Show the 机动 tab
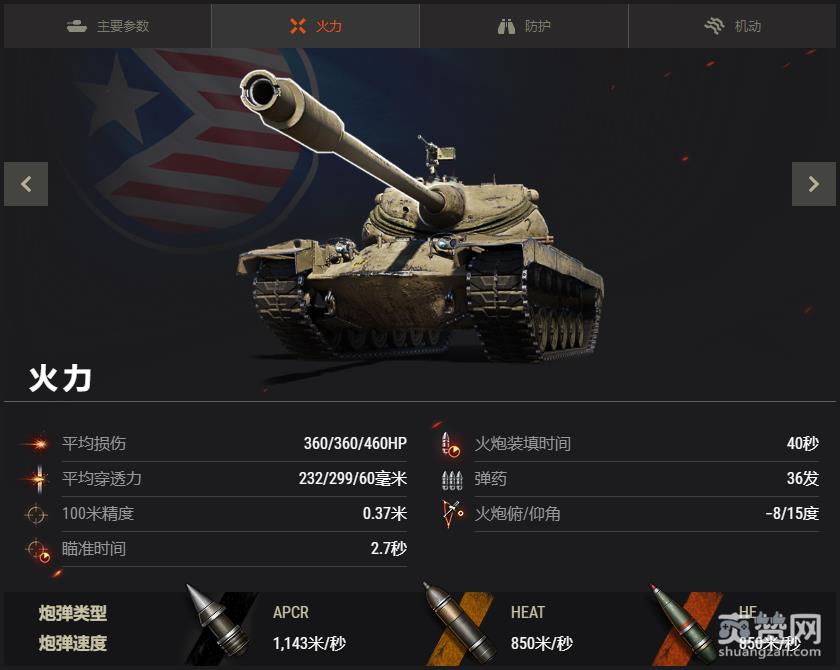 (x=733, y=26)
